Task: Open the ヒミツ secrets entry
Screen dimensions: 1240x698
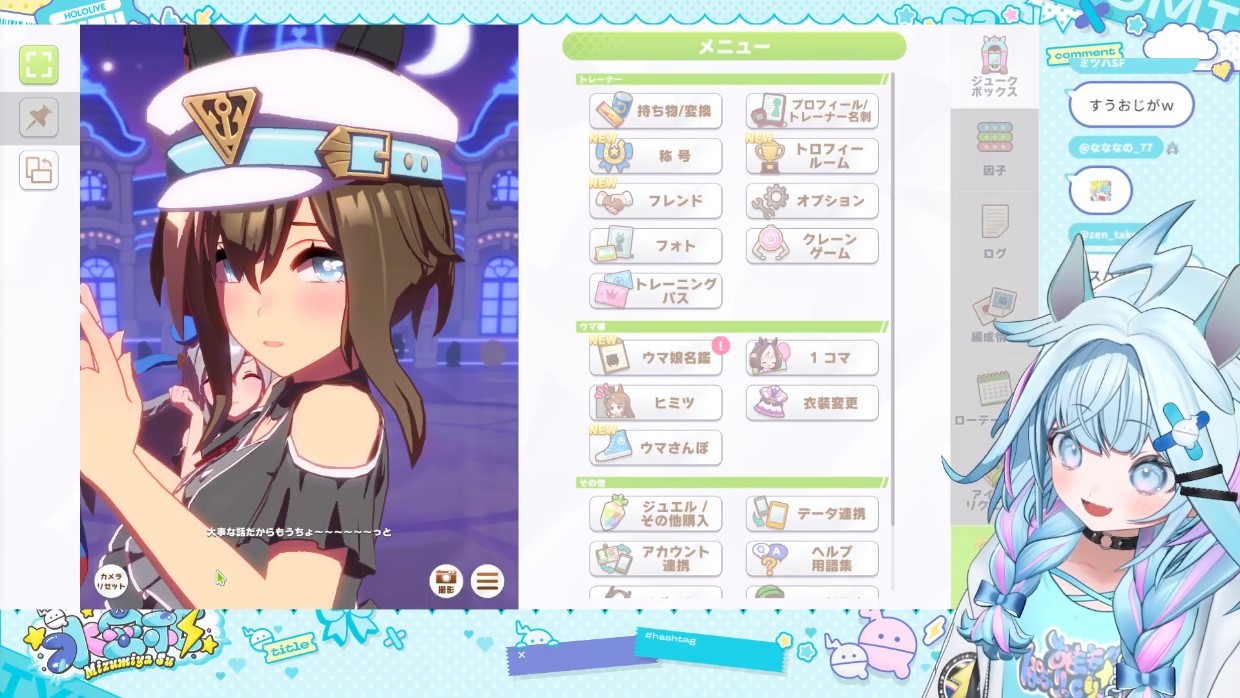Action: [x=656, y=403]
